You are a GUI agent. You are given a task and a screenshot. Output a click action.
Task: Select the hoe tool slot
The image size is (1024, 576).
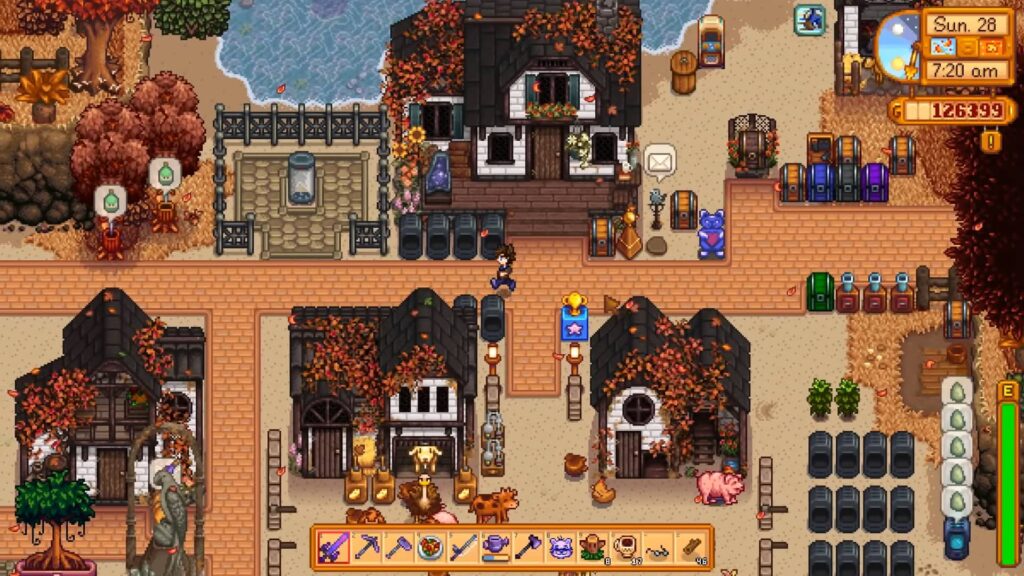(398, 547)
